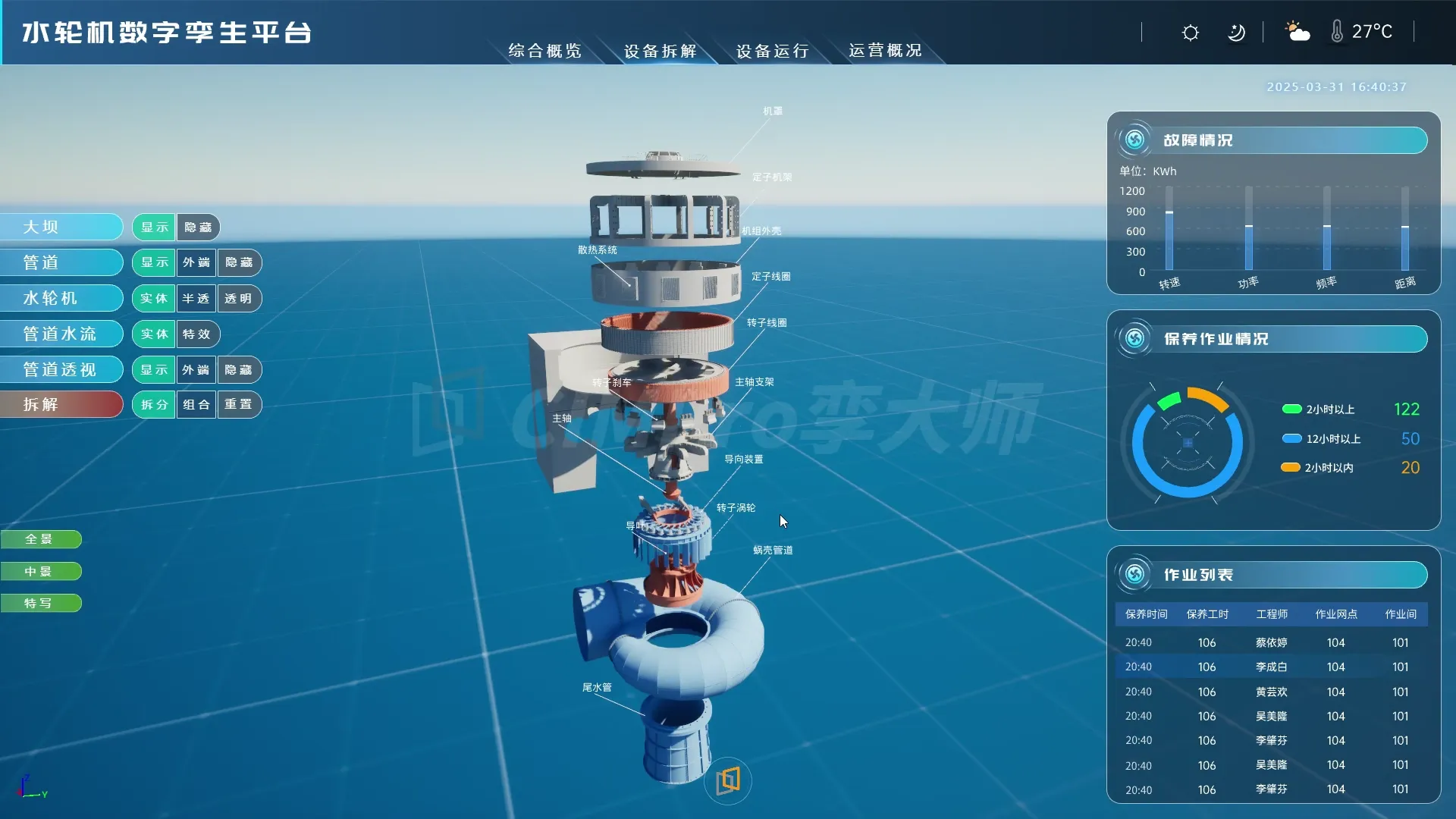Image resolution: width=1456 pixels, height=819 pixels.
Task: Select the 运营概况 tab
Action: pyautogui.click(x=885, y=51)
